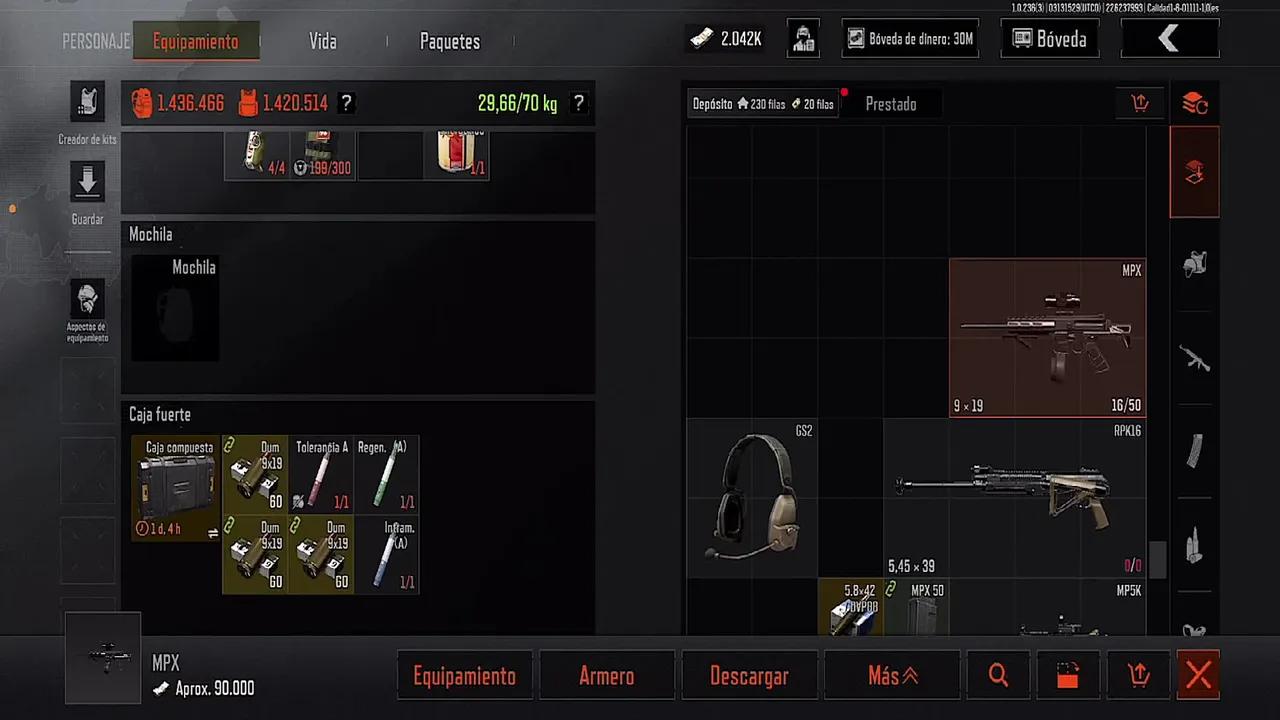Screen dimensions: 1280x720
Task: Open Bóveda de dinero 30M
Action: [x=909, y=39]
